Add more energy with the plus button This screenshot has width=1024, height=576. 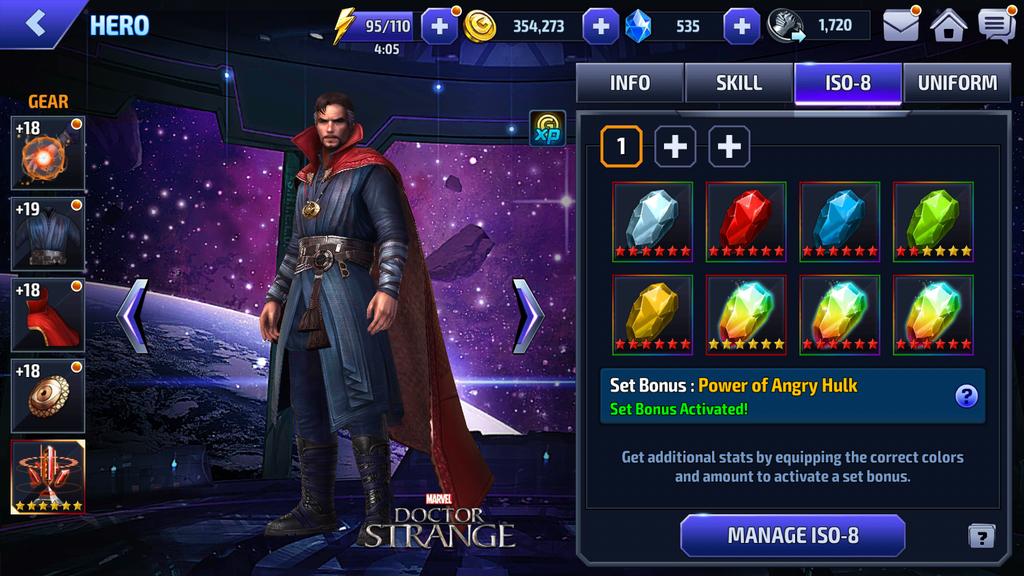pos(440,27)
